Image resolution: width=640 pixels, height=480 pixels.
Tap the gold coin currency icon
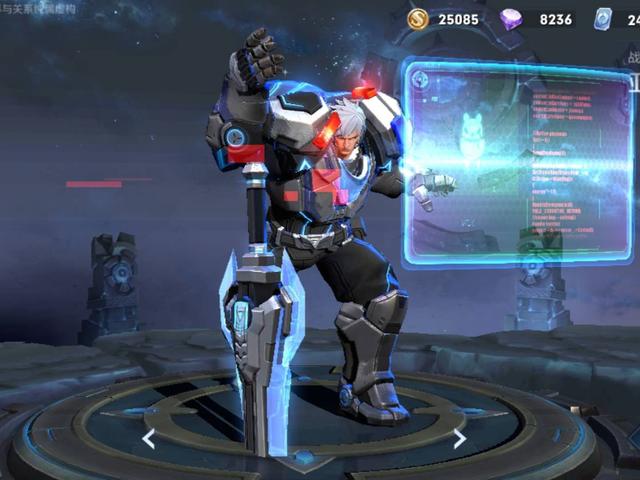coord(418,19)
